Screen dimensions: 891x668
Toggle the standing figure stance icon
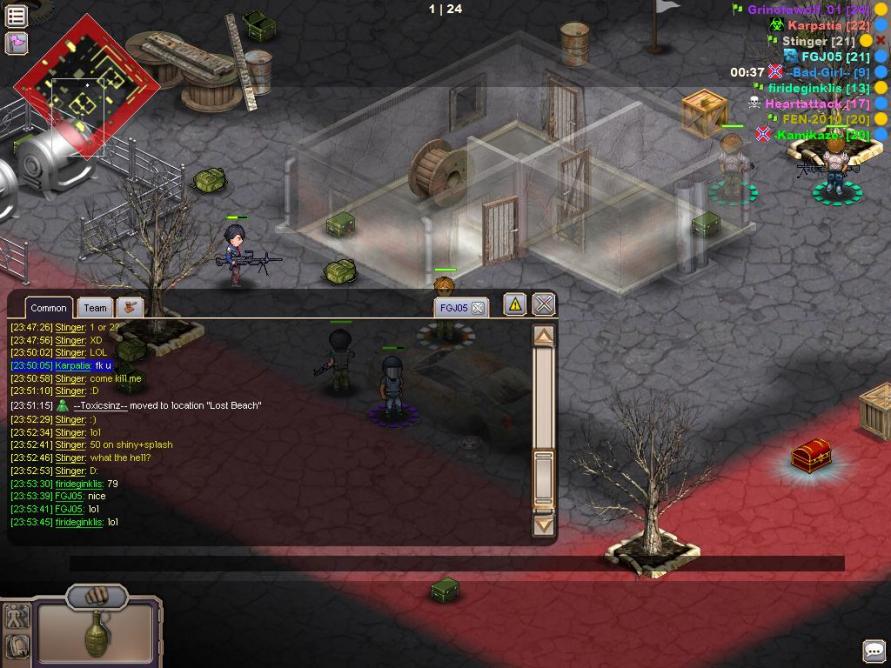coord(17,618)
